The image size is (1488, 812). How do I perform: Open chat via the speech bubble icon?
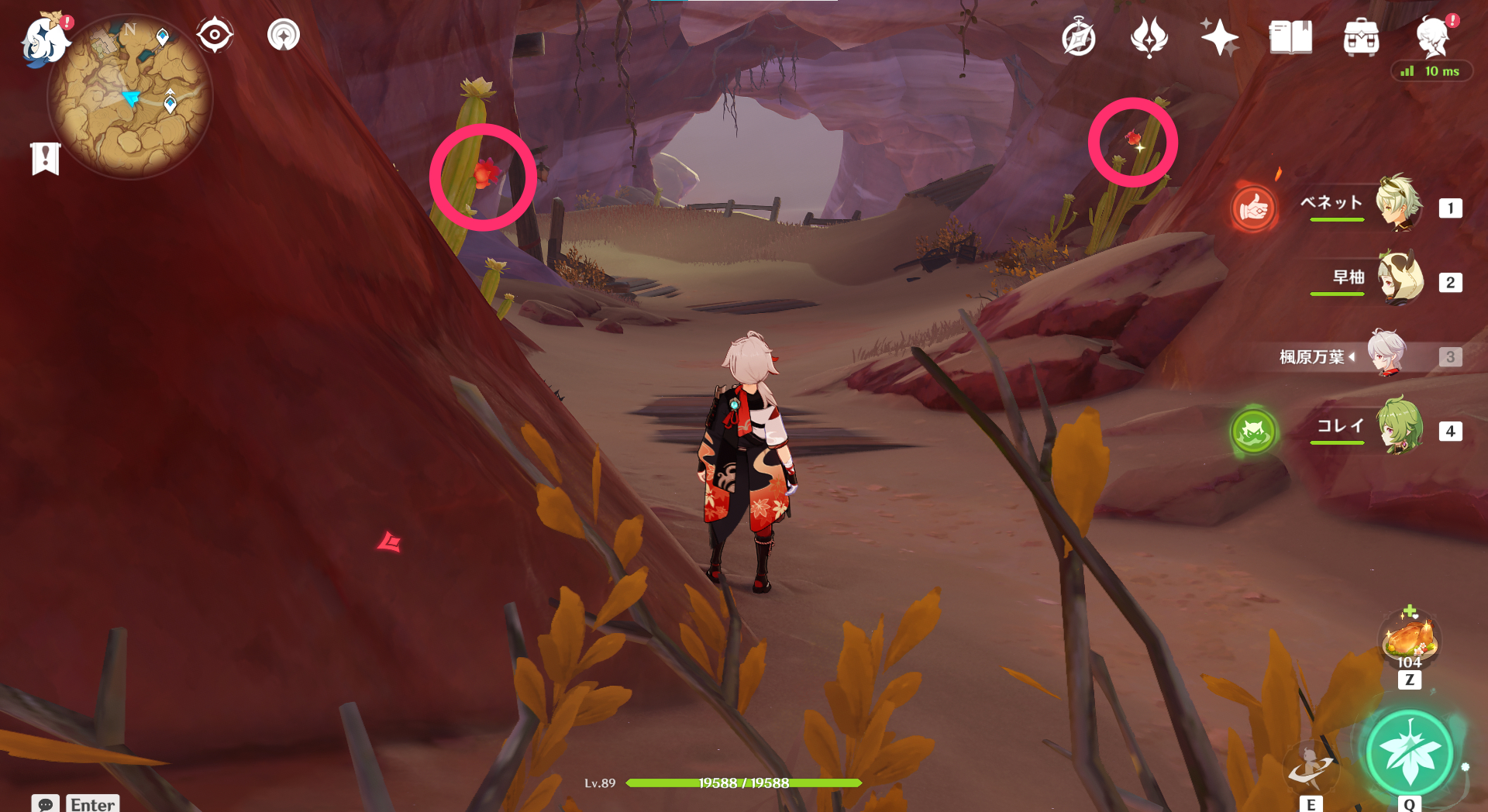pyautogui.click(x=46, y=806)
